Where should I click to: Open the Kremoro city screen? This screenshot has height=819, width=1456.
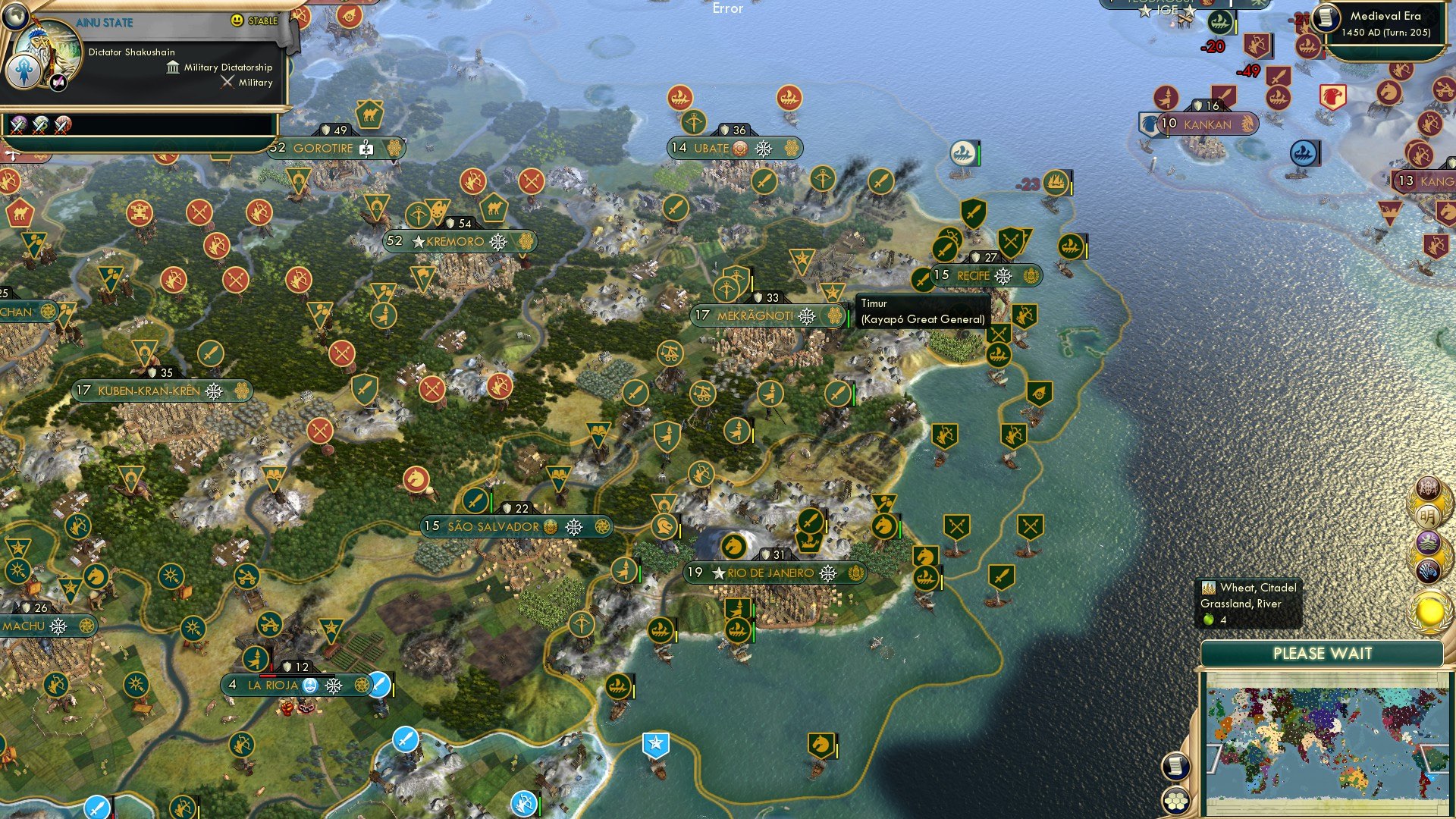pos(455,241)
